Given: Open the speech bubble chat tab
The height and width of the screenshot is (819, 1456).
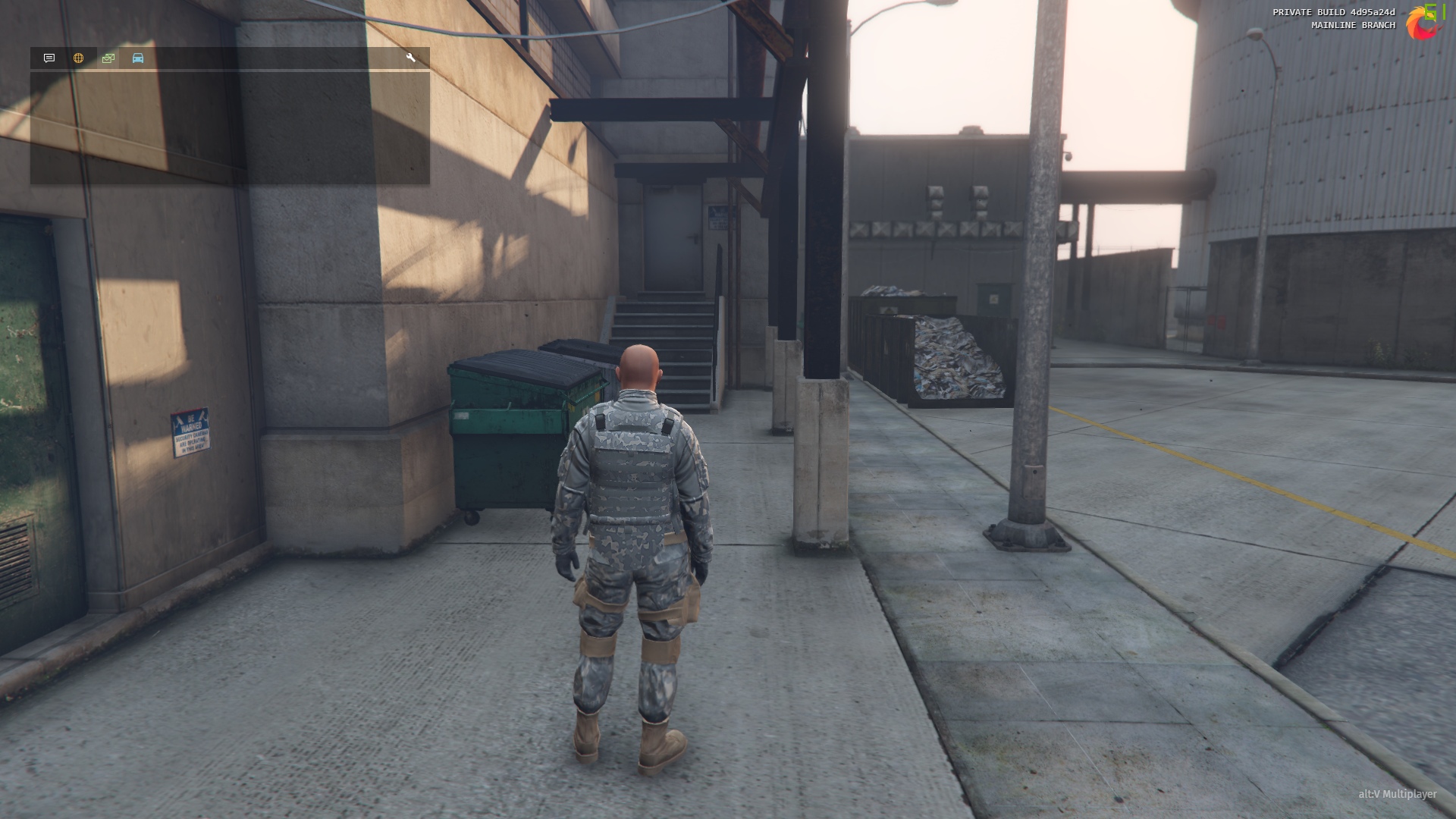Looking at the screenshot, I should (49, 58).
